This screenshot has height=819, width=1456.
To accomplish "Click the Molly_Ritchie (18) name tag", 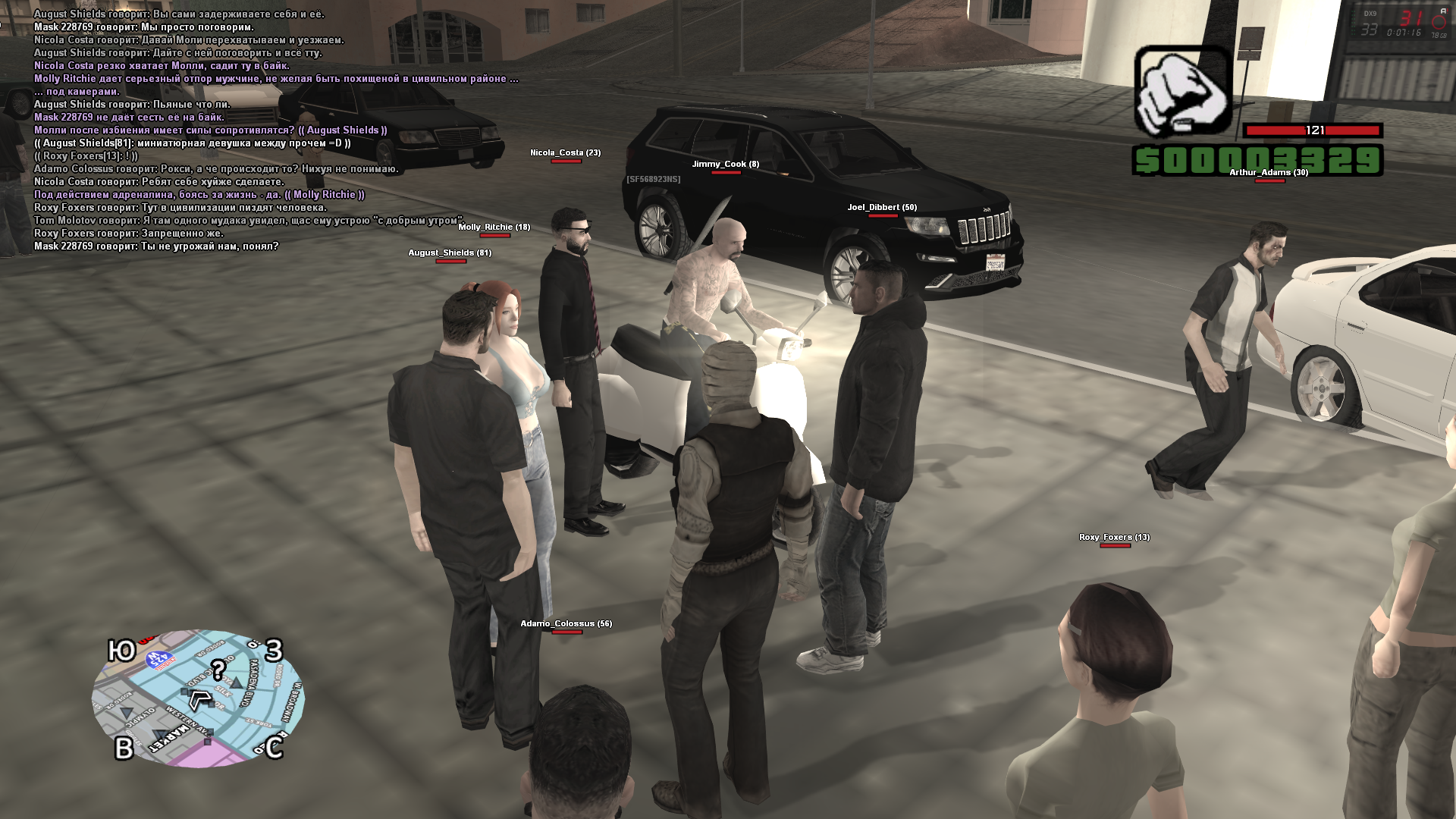I will (x=494, y=227).
